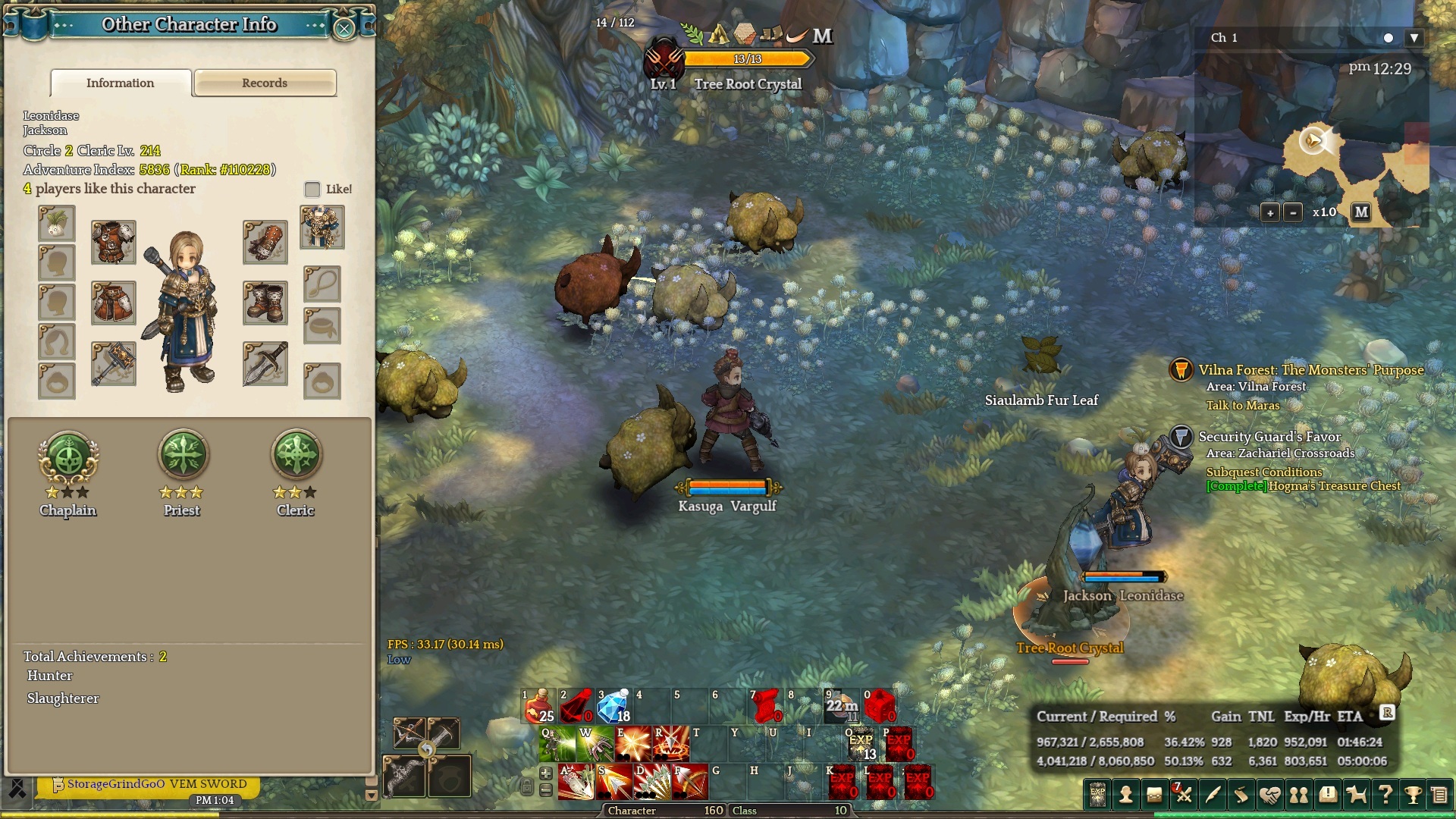Use the red health potion in slot 1
1456x819 pixels.
pos(539,706)
